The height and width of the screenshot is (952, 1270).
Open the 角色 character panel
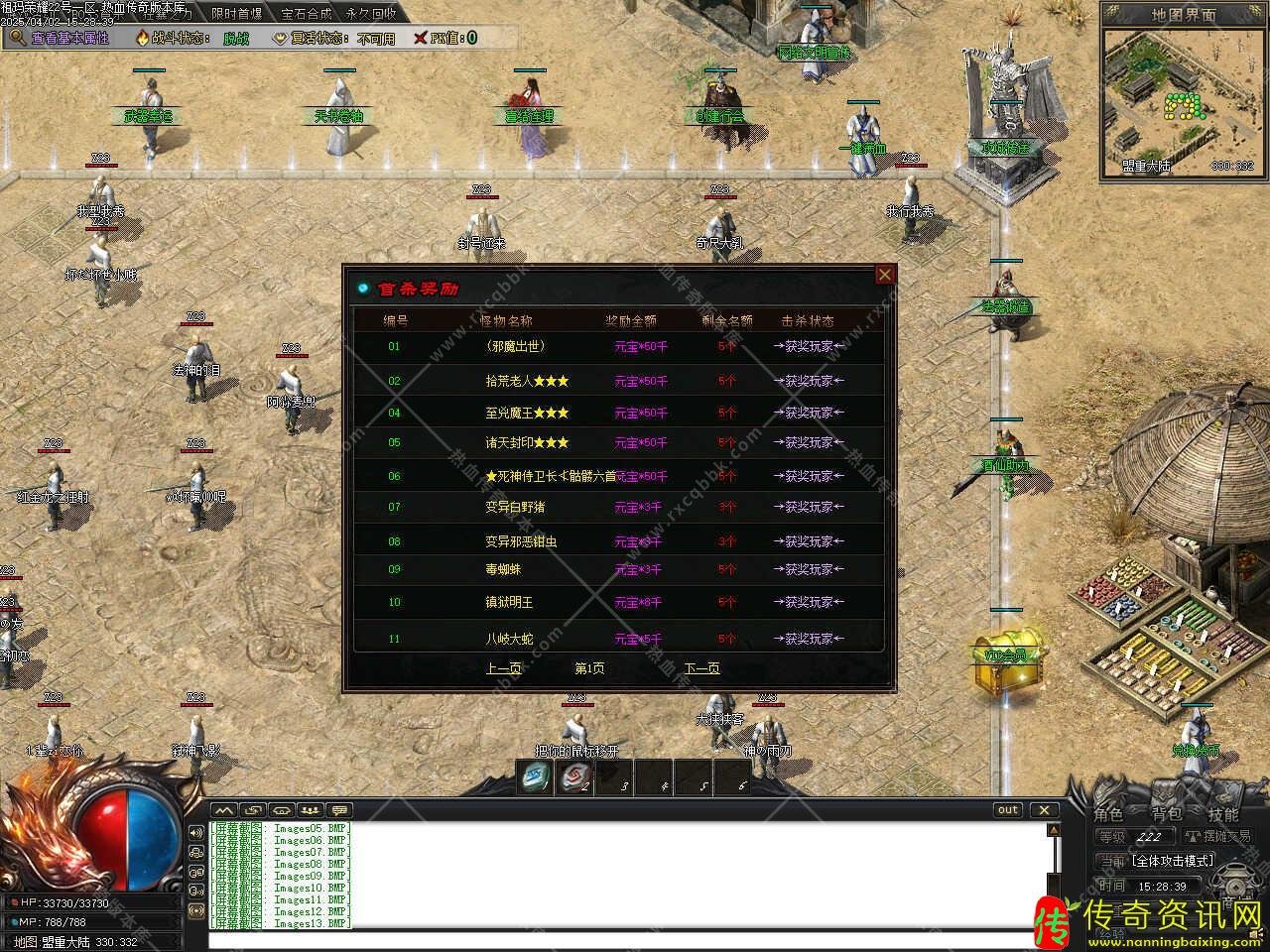click(x=1109, y=815)
